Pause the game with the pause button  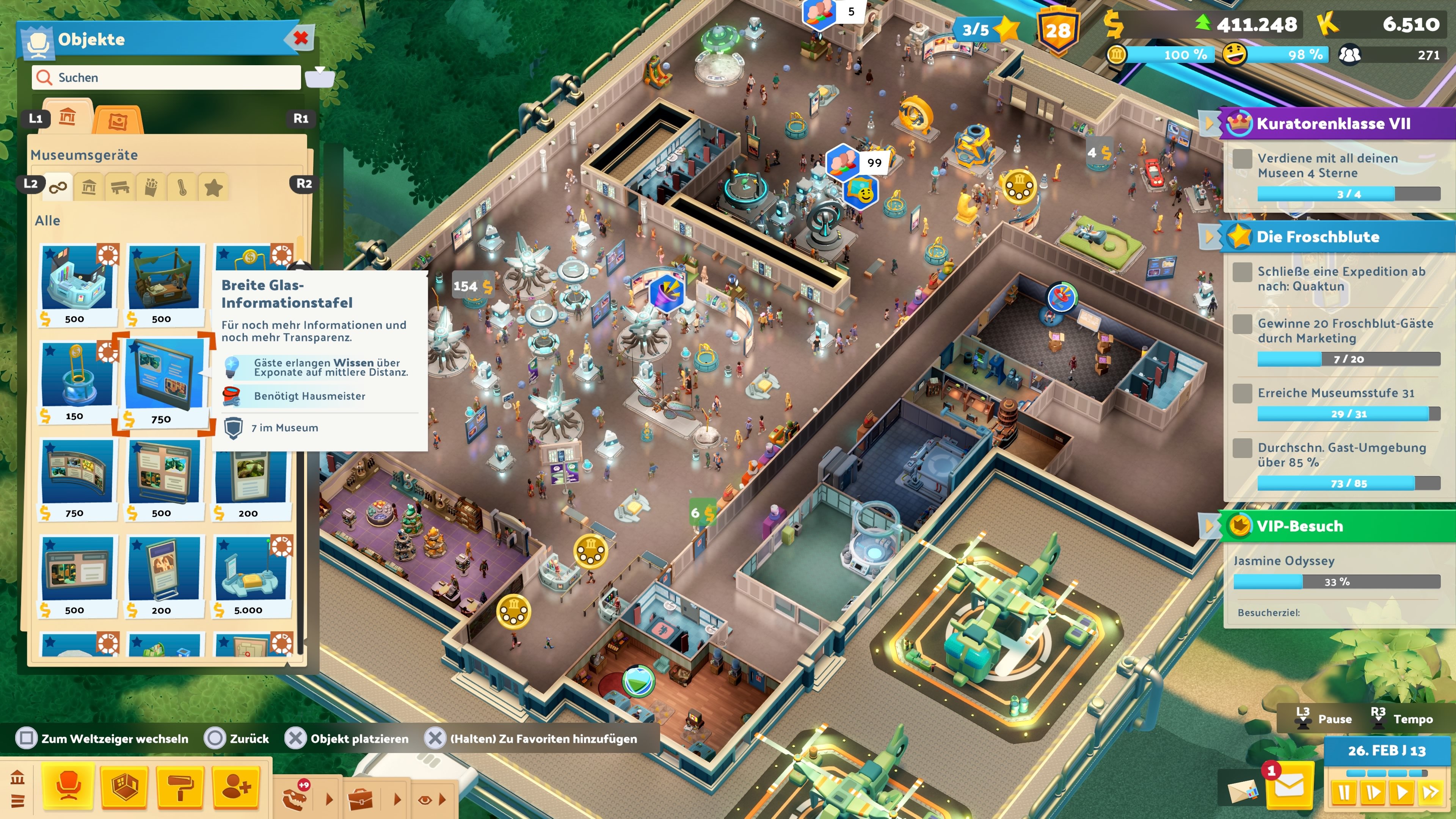[1343, 792]
